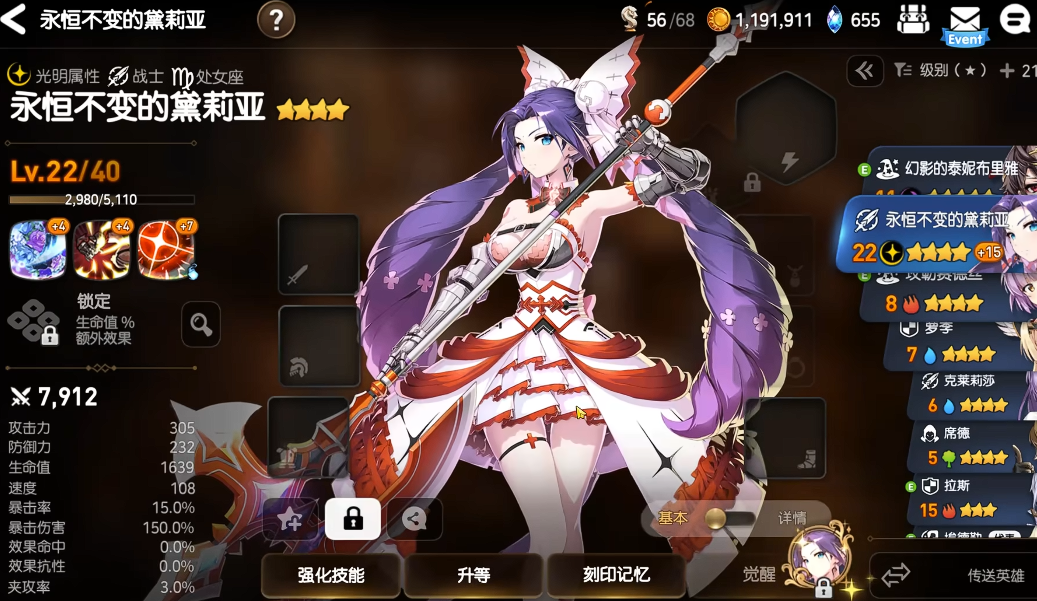Viewport: 1037px width, 601px height.
Task: Open the 级别 sort filter
Action: (942, 70)
